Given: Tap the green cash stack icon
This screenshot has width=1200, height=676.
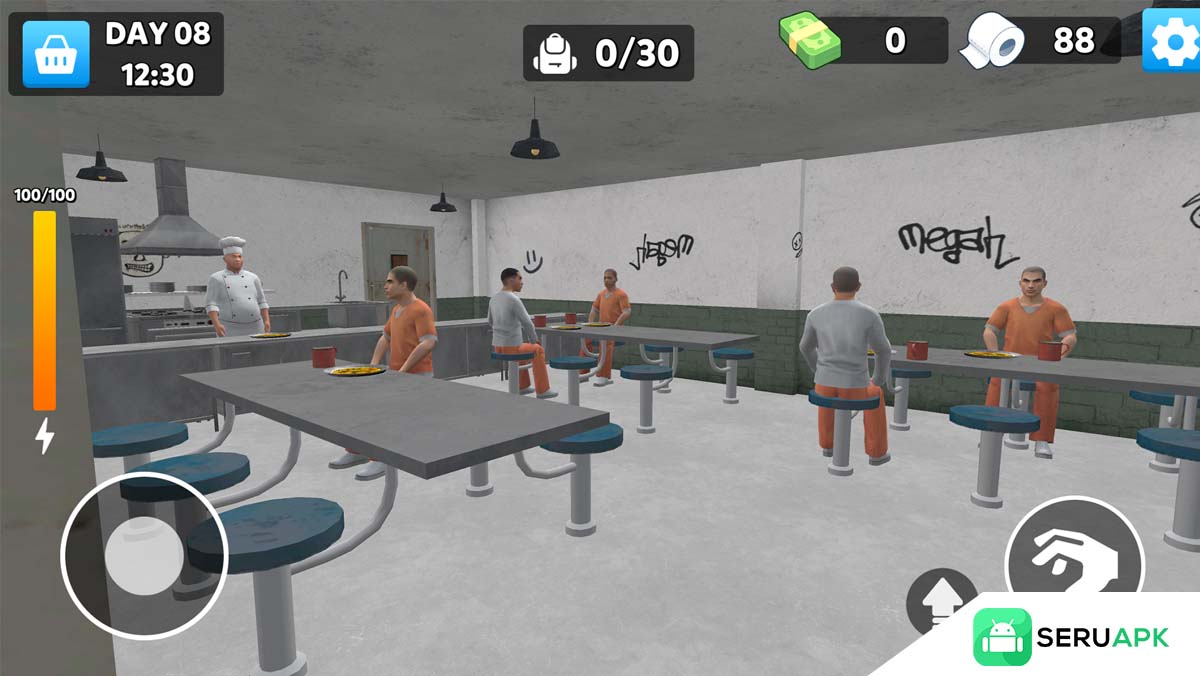Looking at the screenshot, I should [810, 42].
